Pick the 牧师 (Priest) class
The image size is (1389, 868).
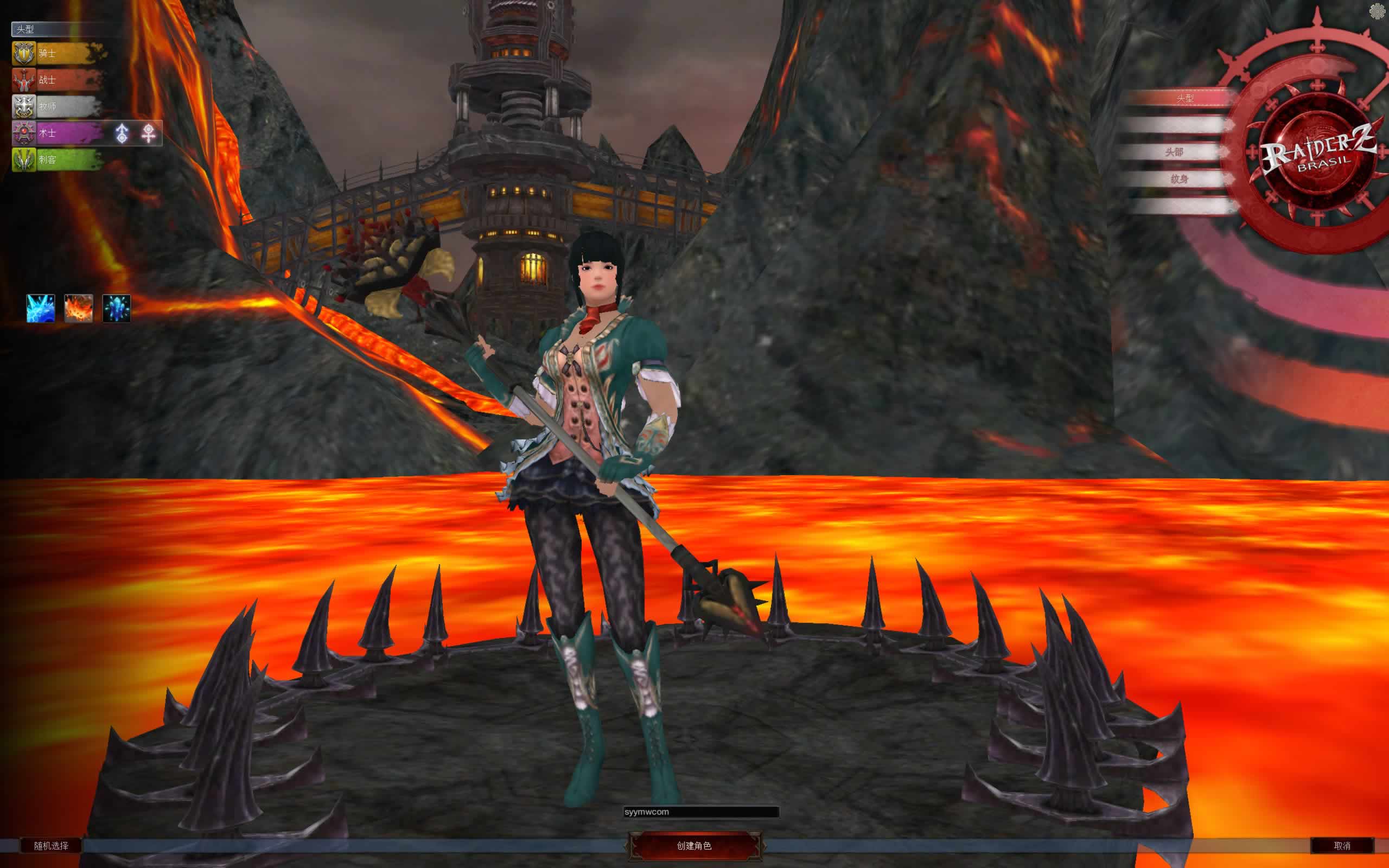[x=56, y=107]
